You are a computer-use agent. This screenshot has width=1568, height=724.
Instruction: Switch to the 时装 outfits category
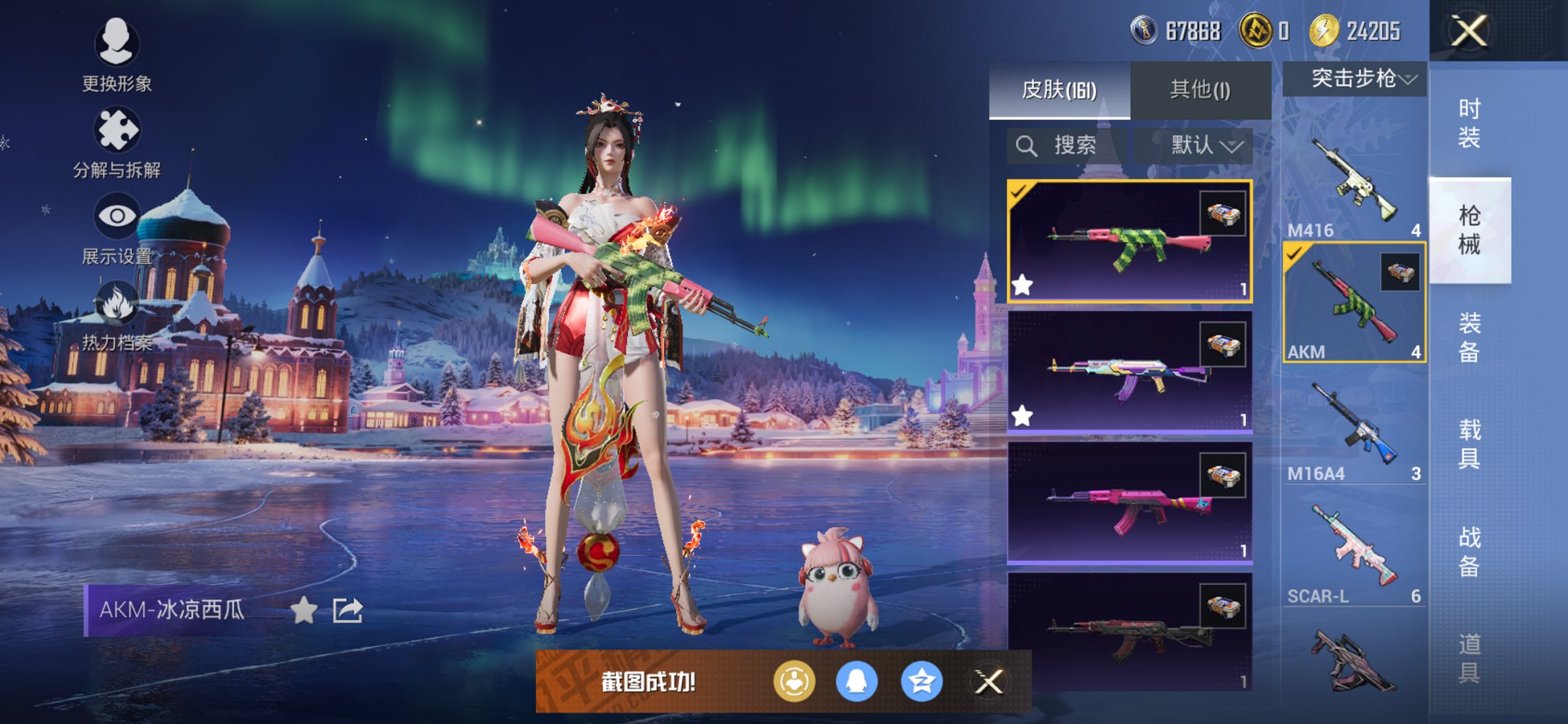click(1469, 123)
